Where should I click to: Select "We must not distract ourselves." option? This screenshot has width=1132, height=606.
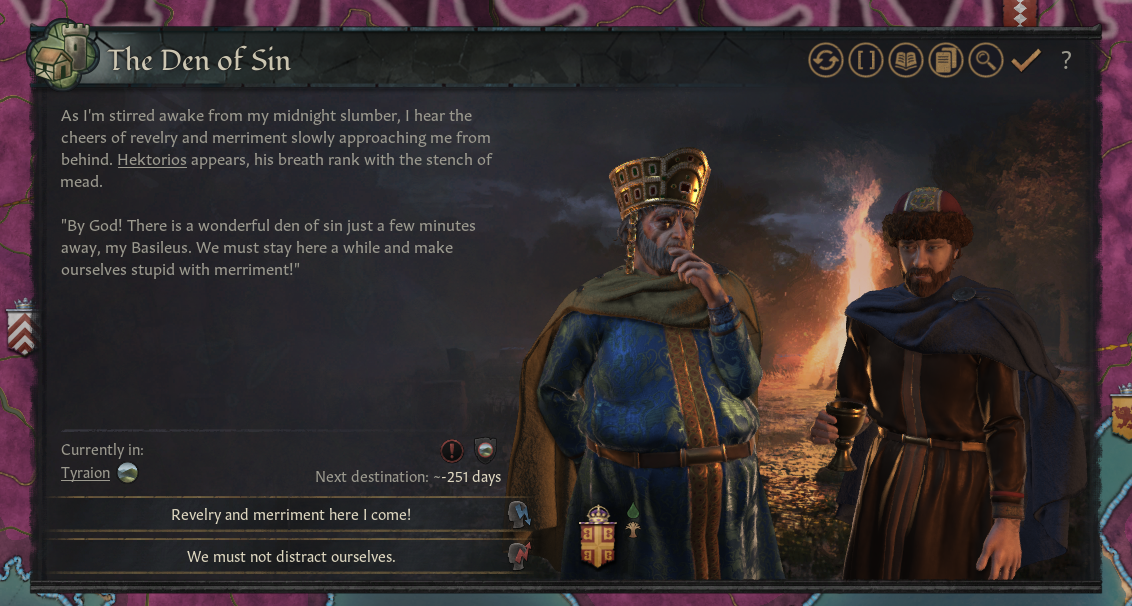pyautogui.click(x=290, y=556)
